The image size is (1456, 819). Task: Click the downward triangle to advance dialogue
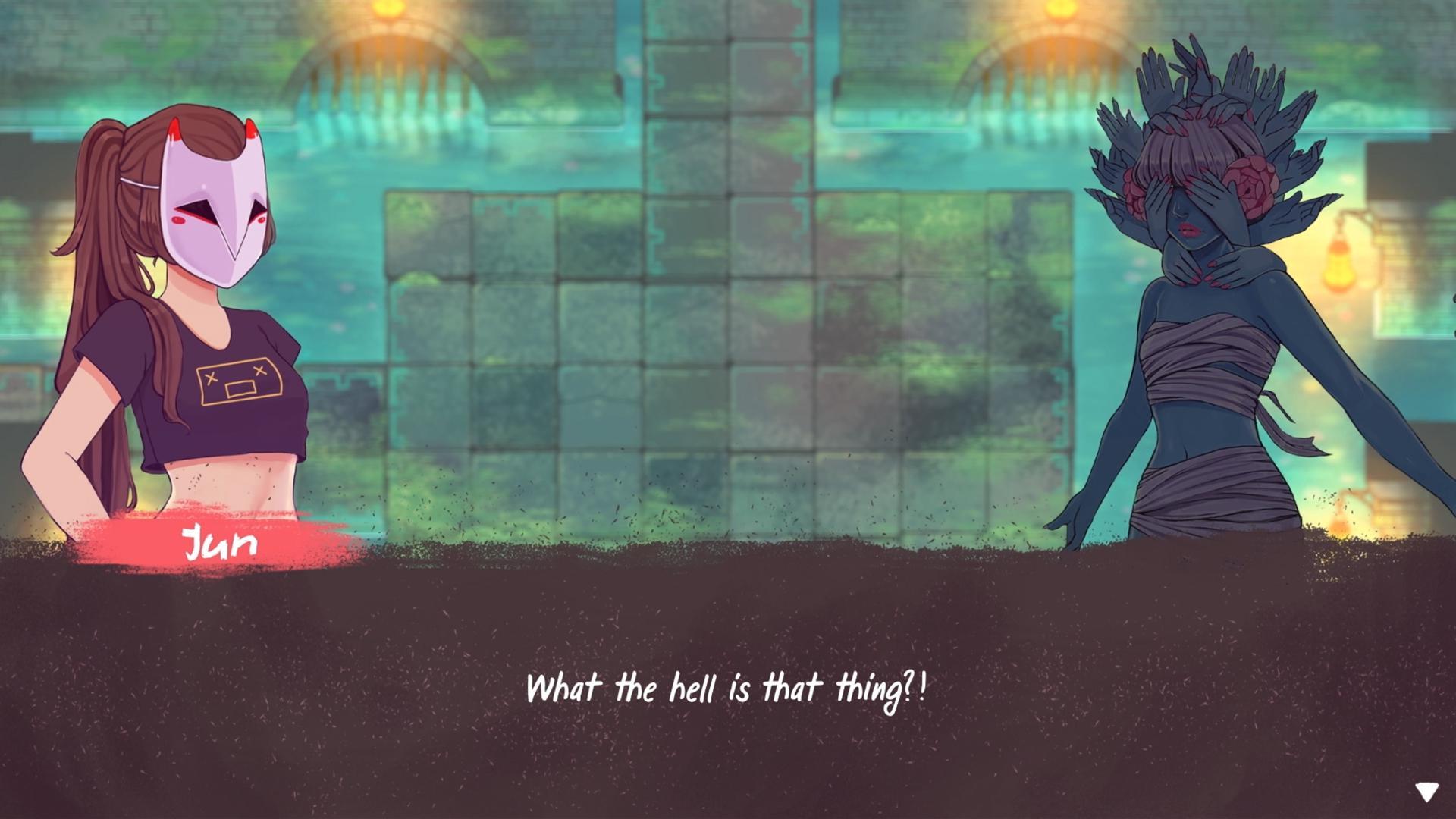1429,791
